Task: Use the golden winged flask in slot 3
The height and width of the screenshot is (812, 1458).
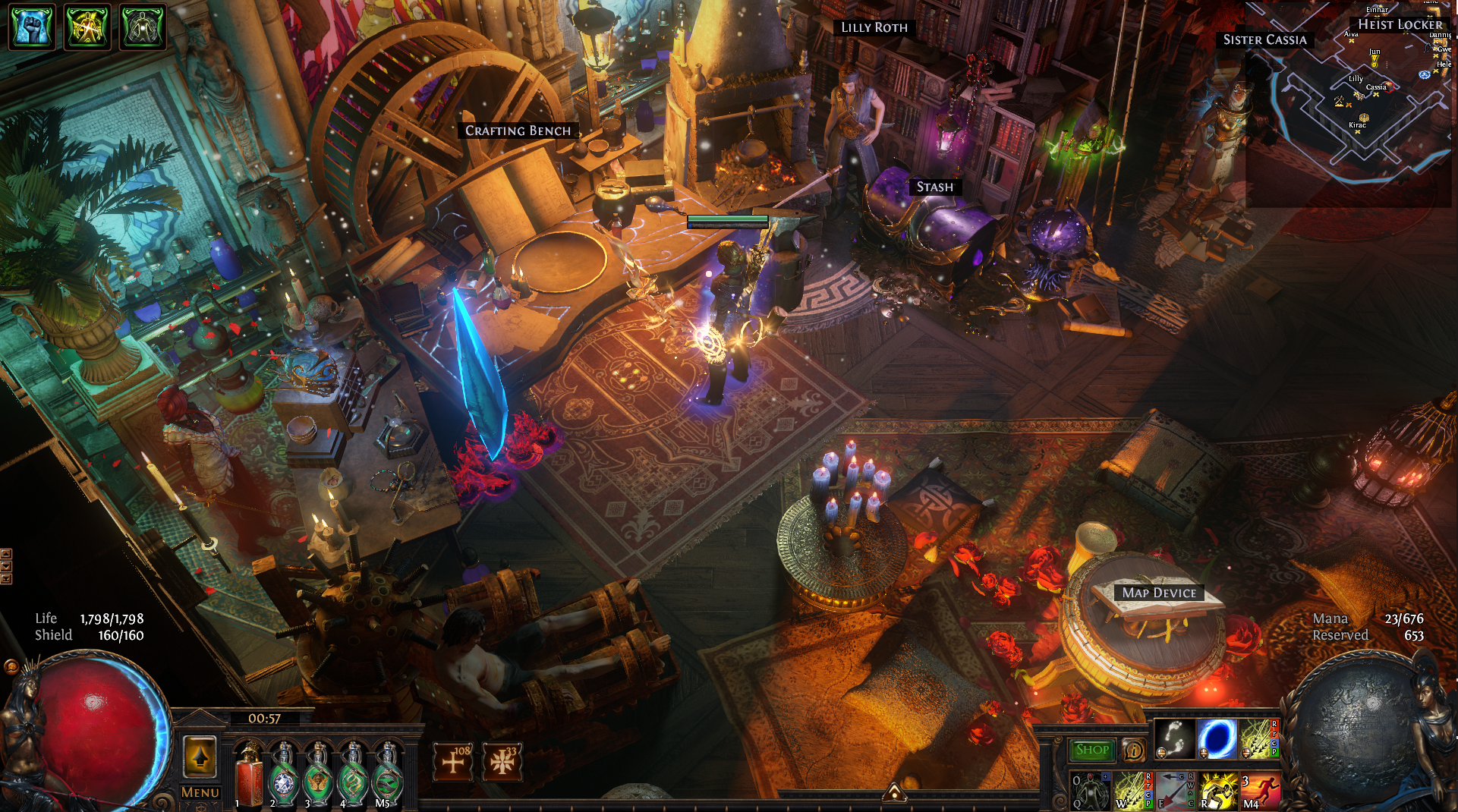Action: (318, 776)
